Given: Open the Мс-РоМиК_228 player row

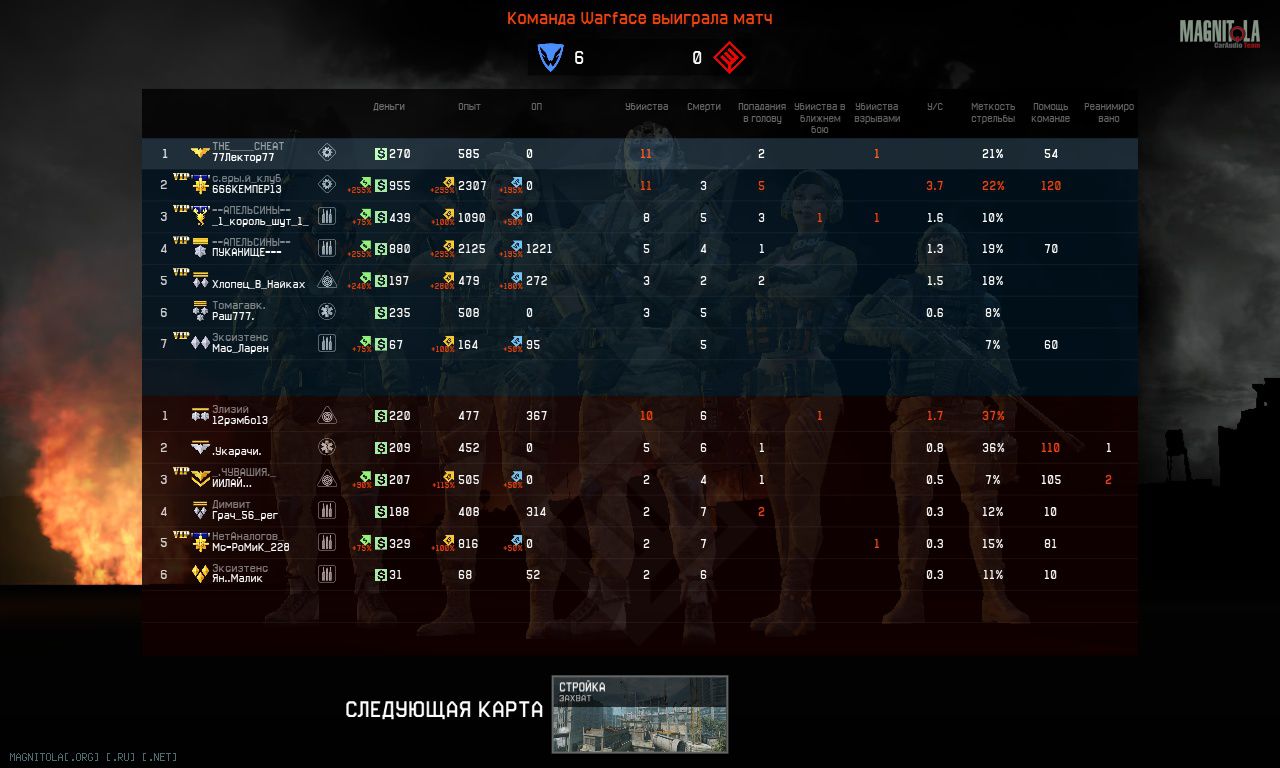Looking at the screenshot, I should [250, 547].
